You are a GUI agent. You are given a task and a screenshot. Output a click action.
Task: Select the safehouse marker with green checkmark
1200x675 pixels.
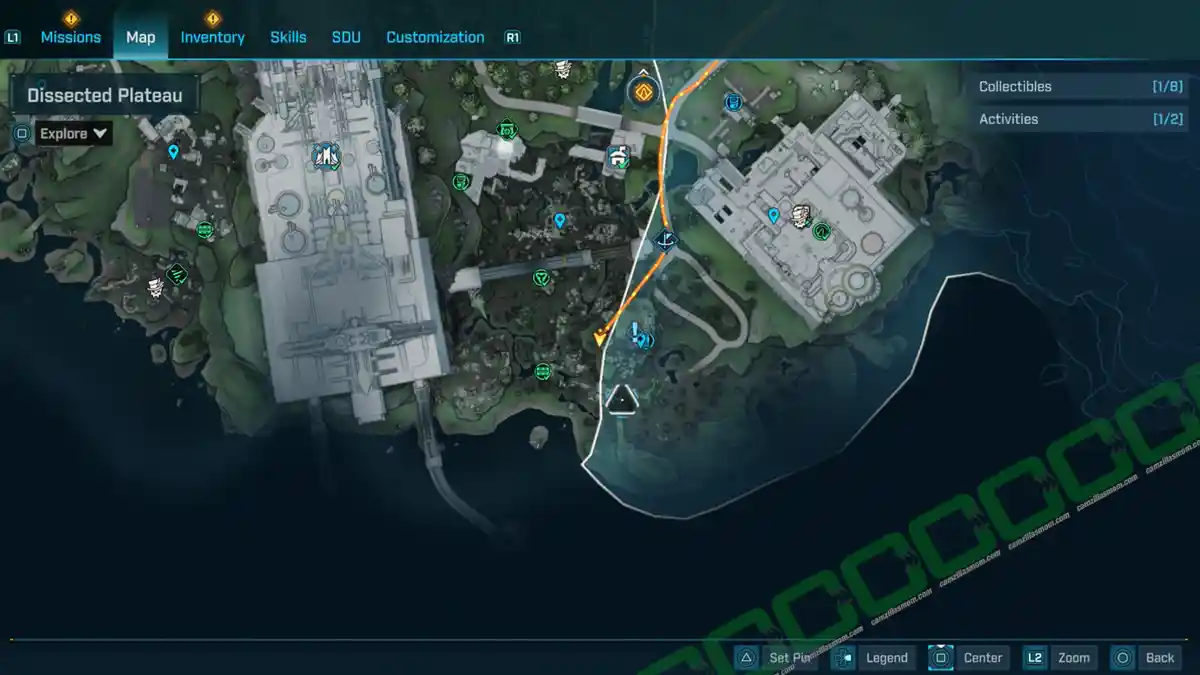[618, 156]
